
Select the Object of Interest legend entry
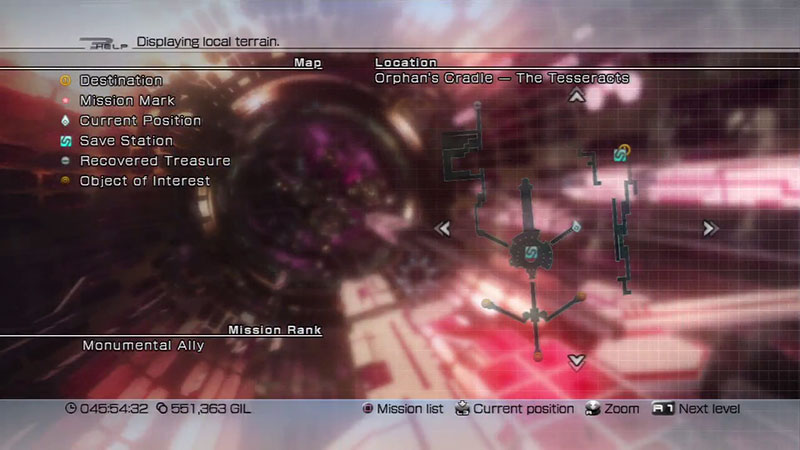coord(144,181)
